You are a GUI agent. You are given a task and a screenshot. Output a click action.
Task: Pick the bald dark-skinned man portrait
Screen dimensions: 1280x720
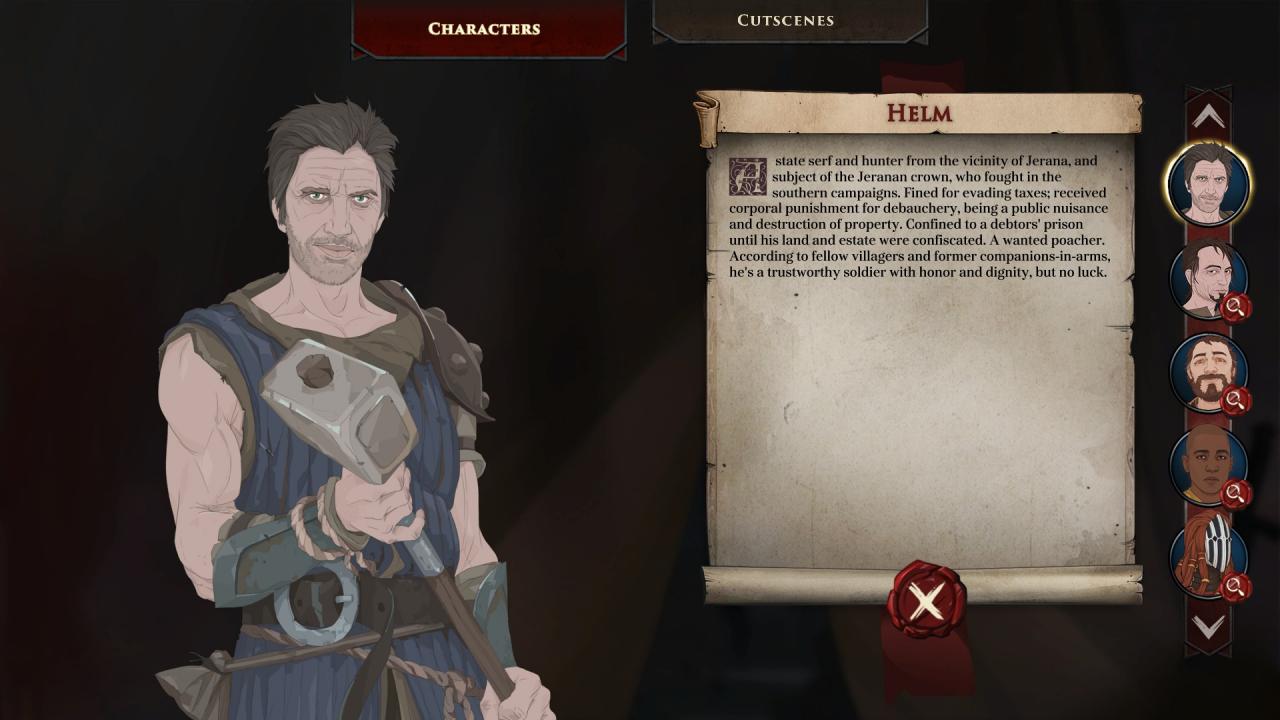tap(1208, 465)
